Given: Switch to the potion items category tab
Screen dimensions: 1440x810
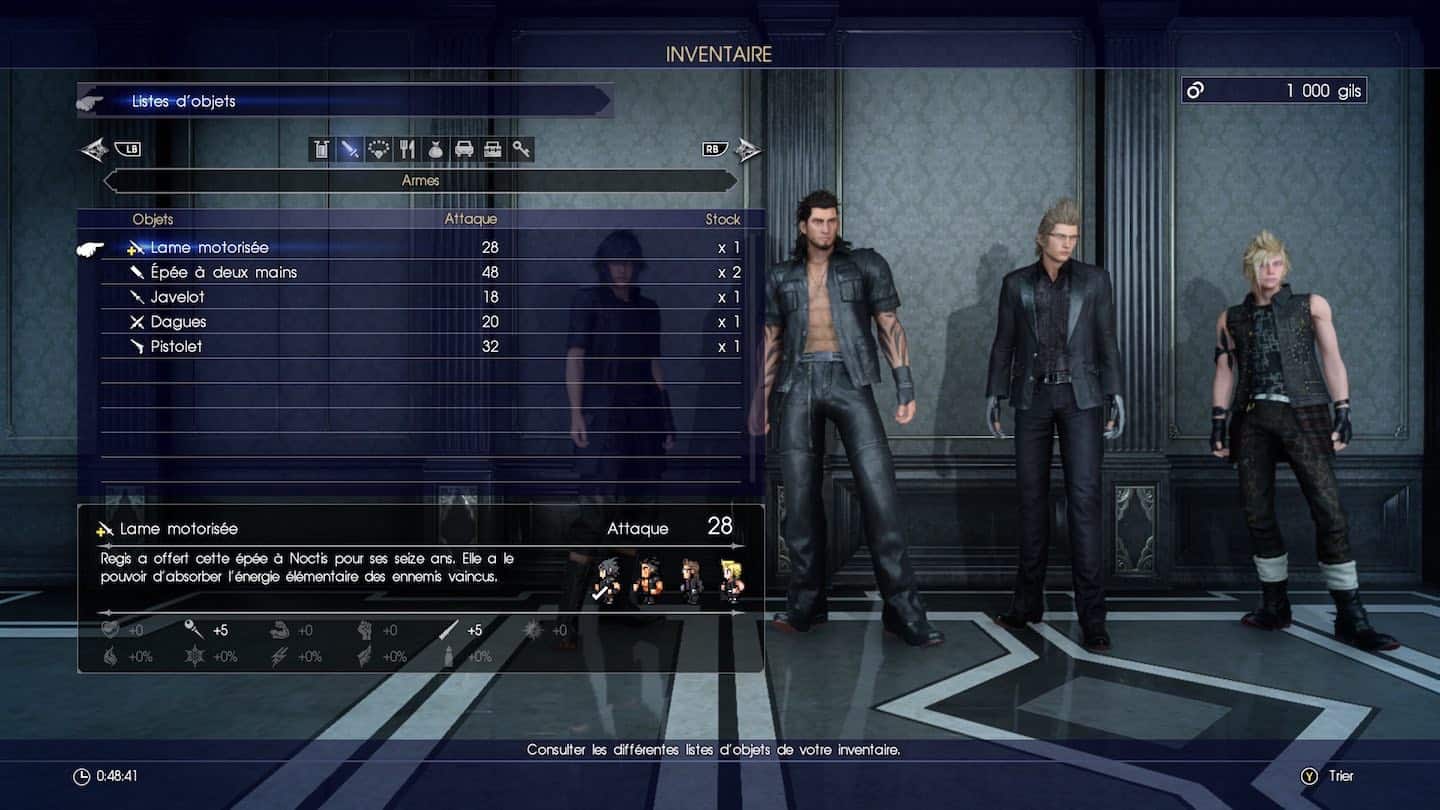Looking at the screenshot, I should [x=320, y=149].
